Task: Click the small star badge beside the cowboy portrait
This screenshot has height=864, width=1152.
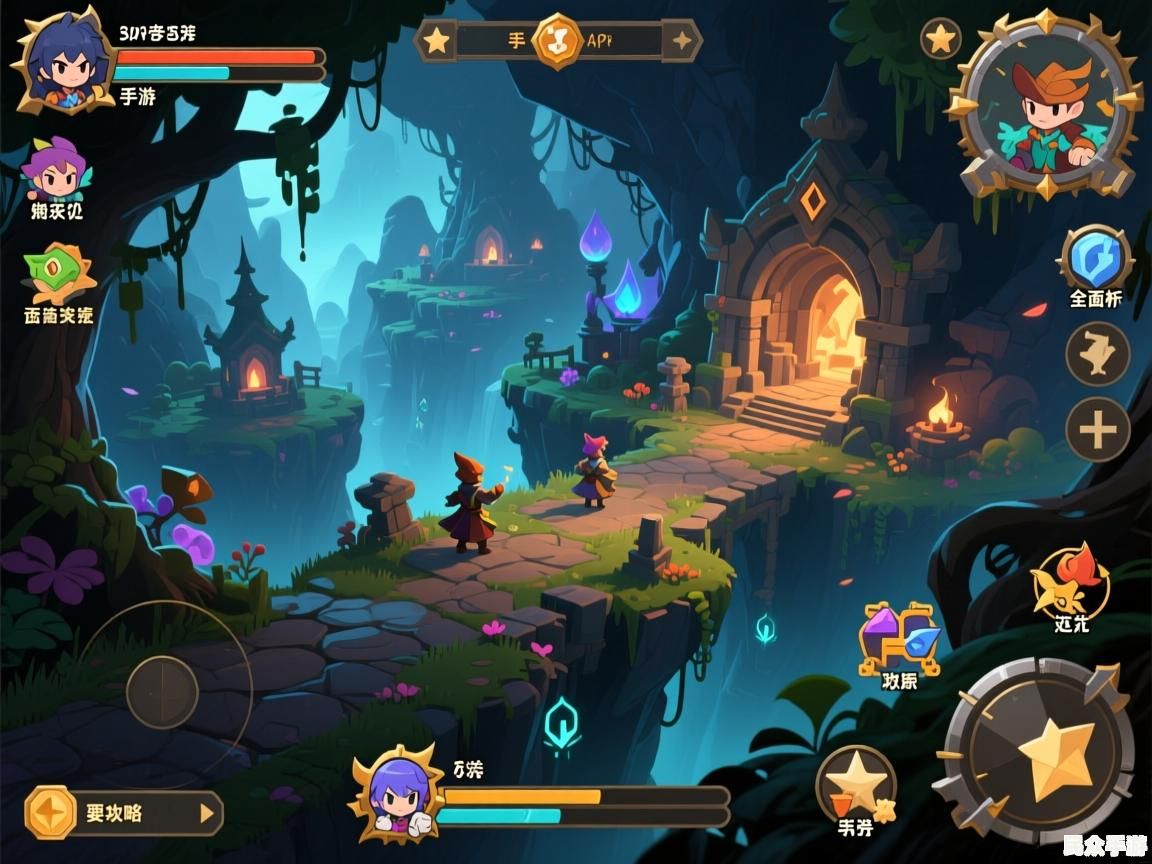Action: (x=940, y=39)
